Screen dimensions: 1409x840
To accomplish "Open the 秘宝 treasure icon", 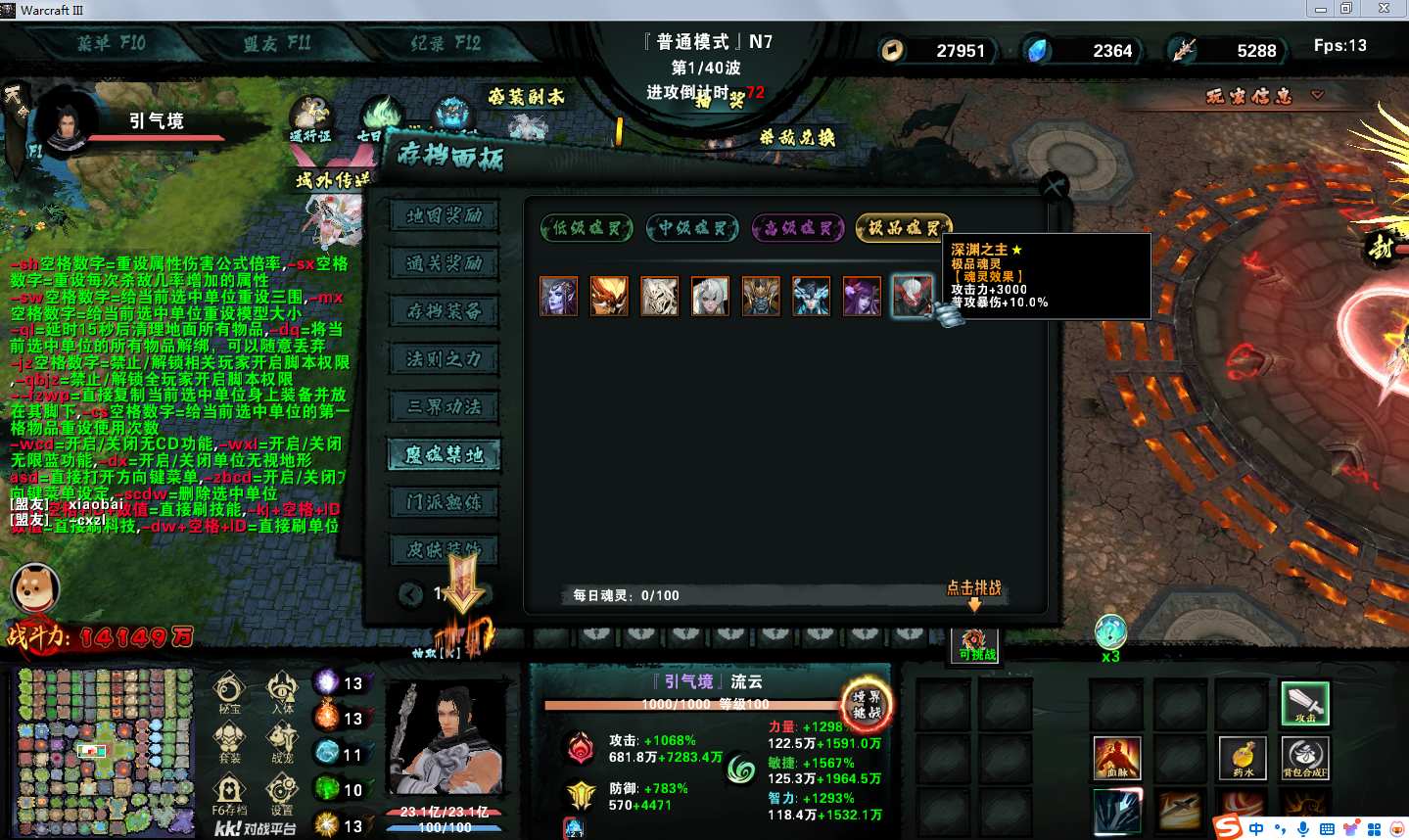I will point(229,691).
